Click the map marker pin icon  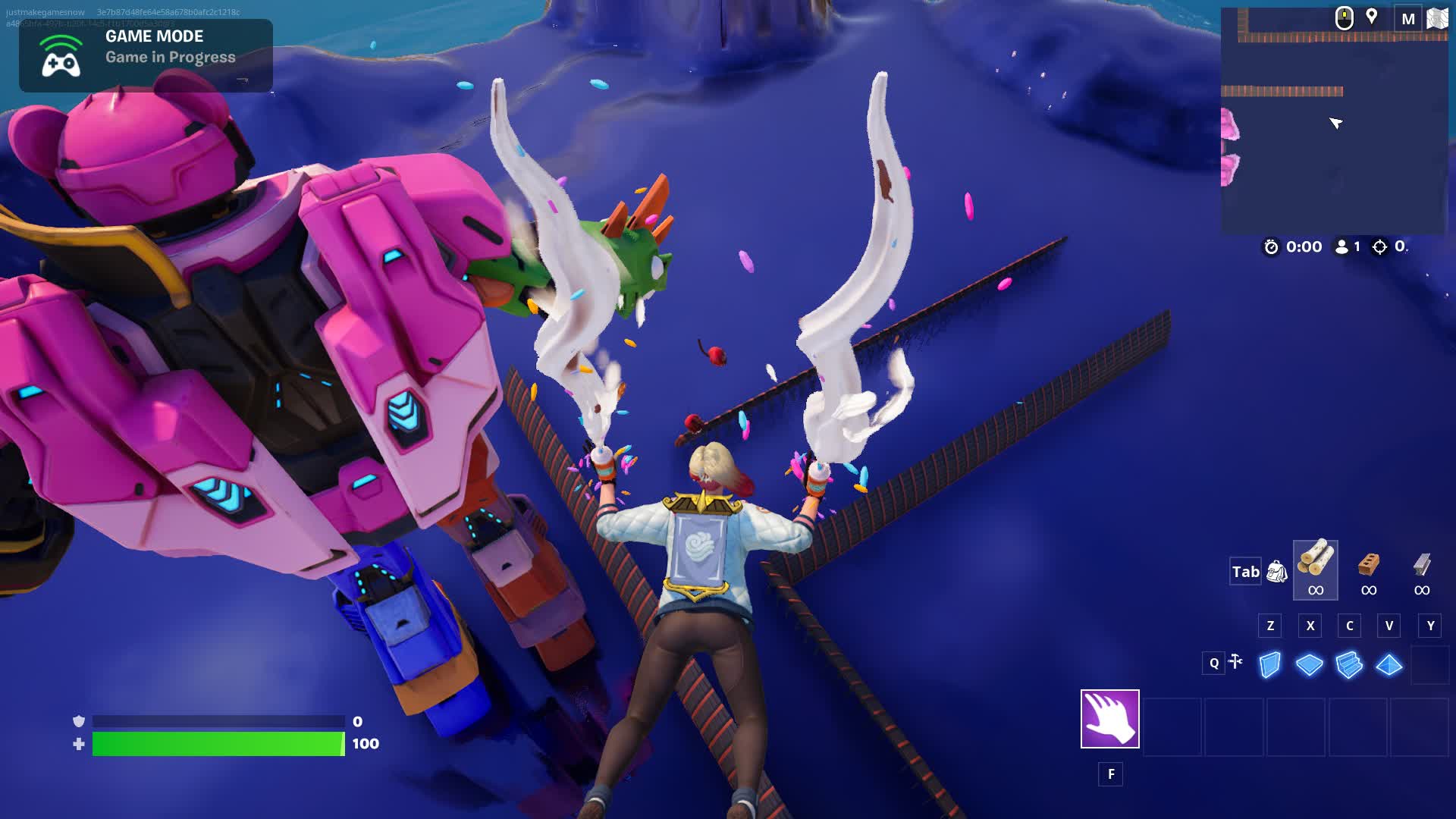1371,17
